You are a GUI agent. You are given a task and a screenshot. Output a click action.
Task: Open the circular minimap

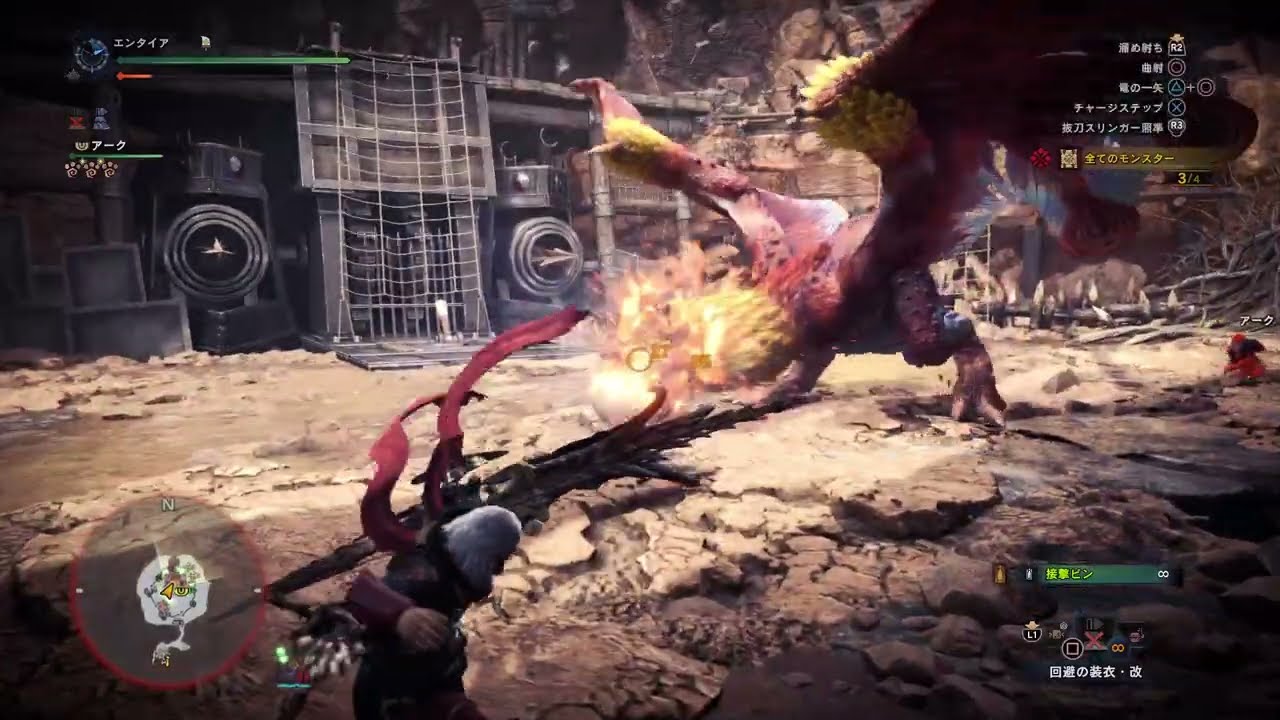click(x=167, y=590)
